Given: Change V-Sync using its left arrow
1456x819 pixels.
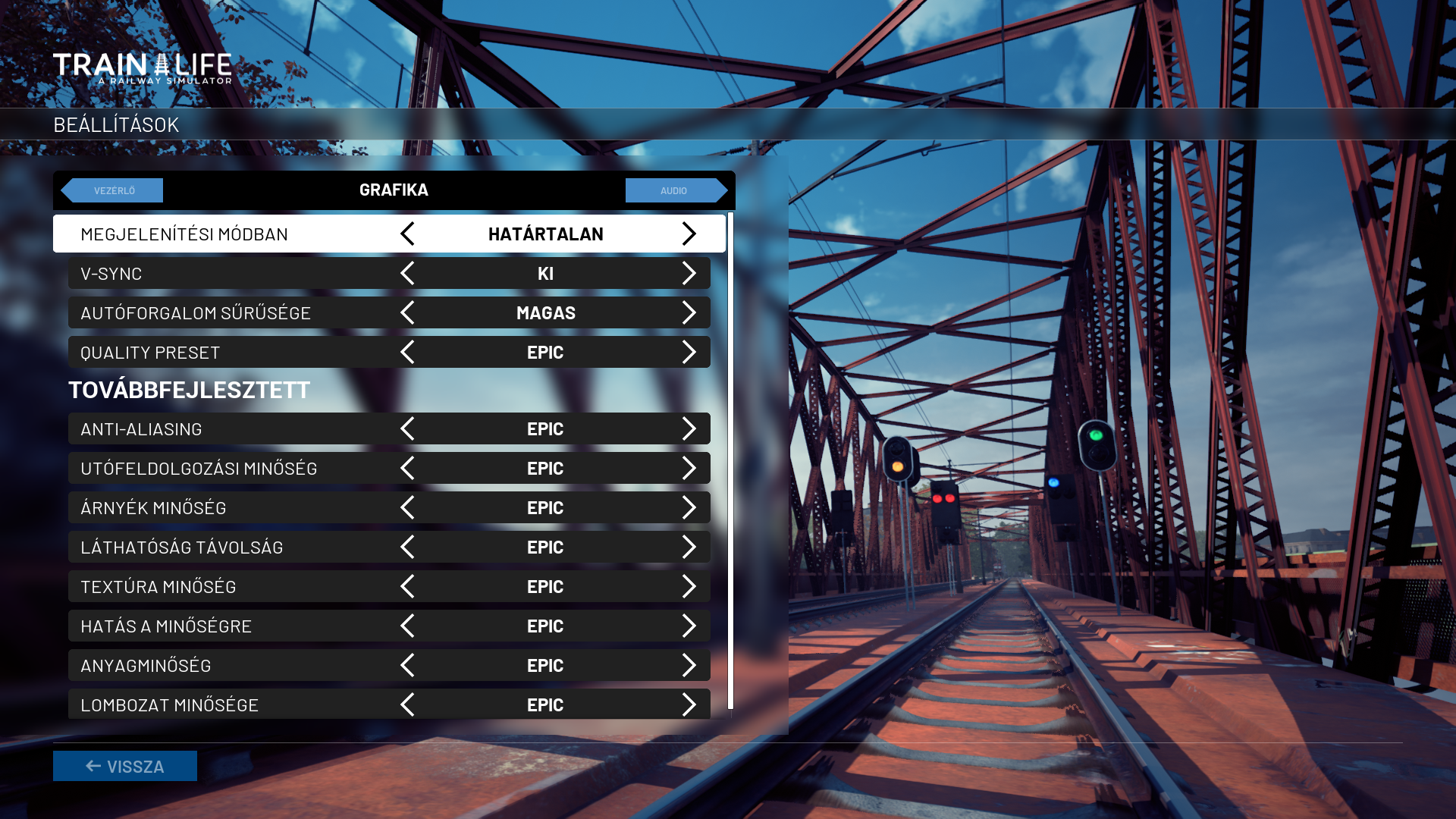Looking at the screenshot, I should [x=407, y=273].
